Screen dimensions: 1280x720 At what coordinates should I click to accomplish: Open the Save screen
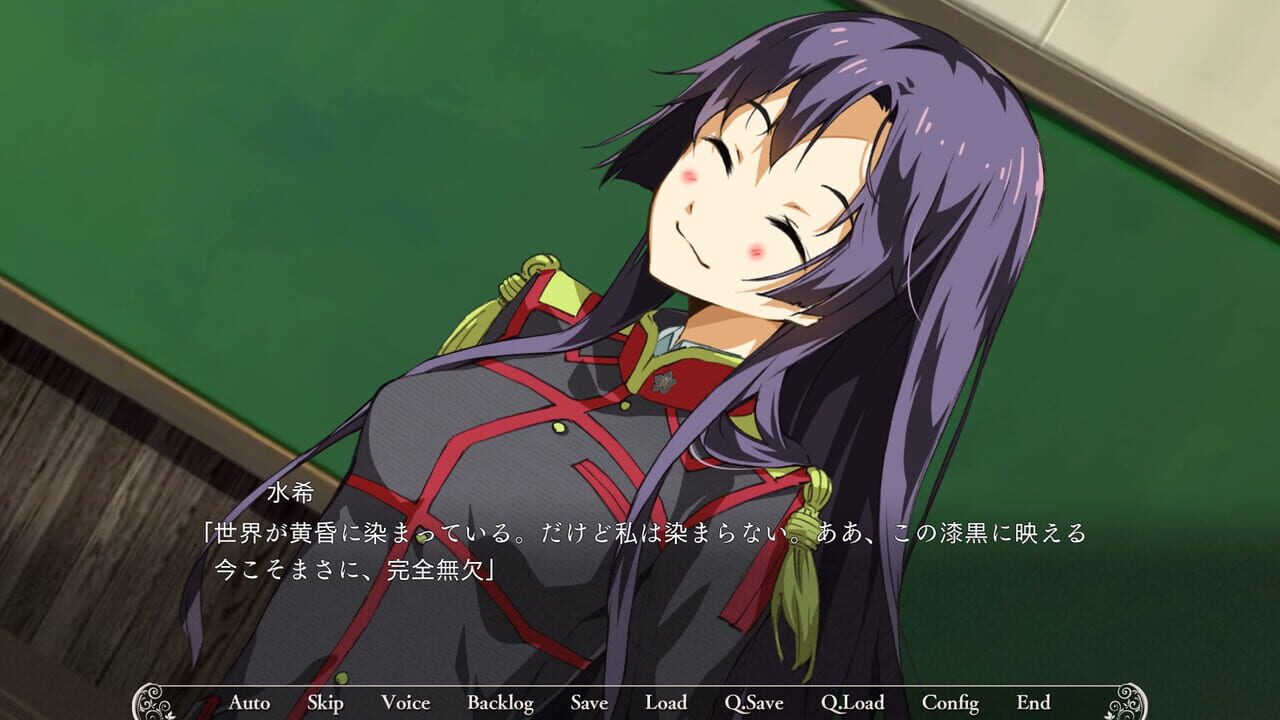[x=590, y=703]
